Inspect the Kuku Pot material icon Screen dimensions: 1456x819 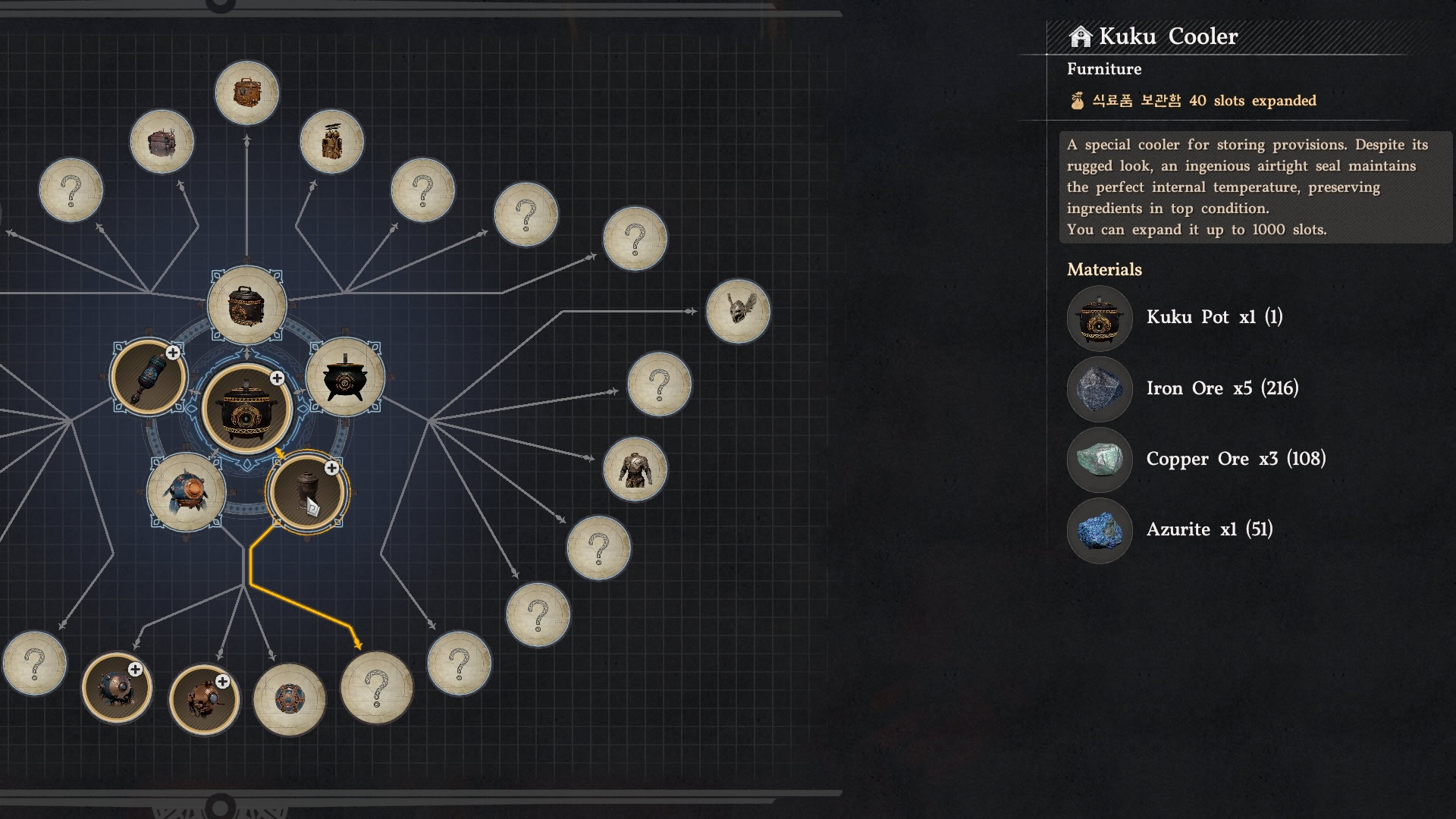click(1099, 318)
